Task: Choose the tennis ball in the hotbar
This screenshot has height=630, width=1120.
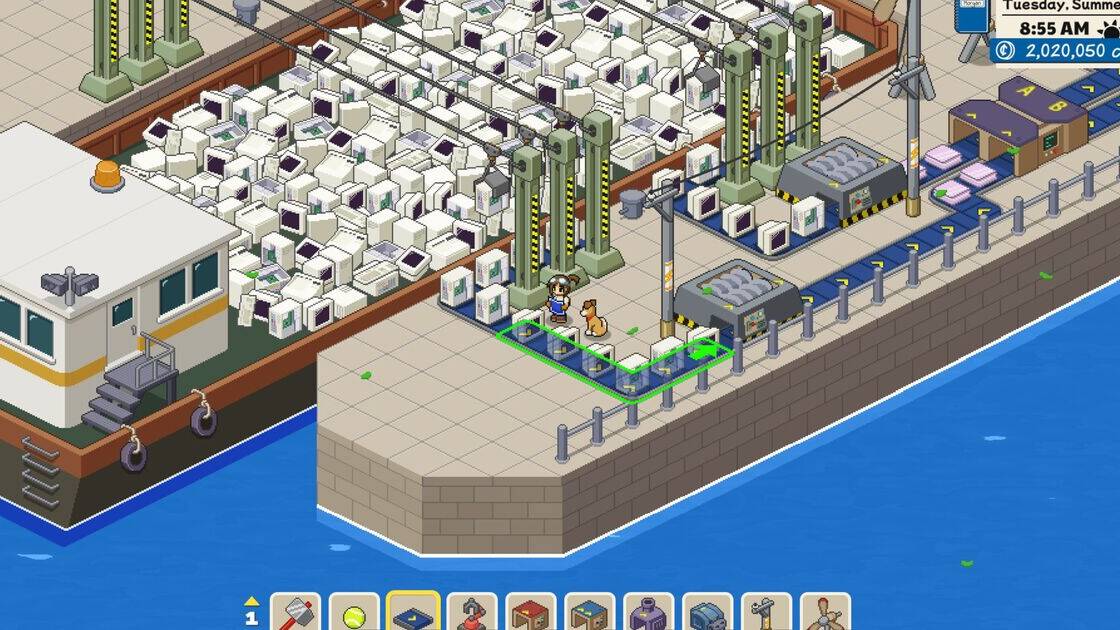Action: point(355,613)
